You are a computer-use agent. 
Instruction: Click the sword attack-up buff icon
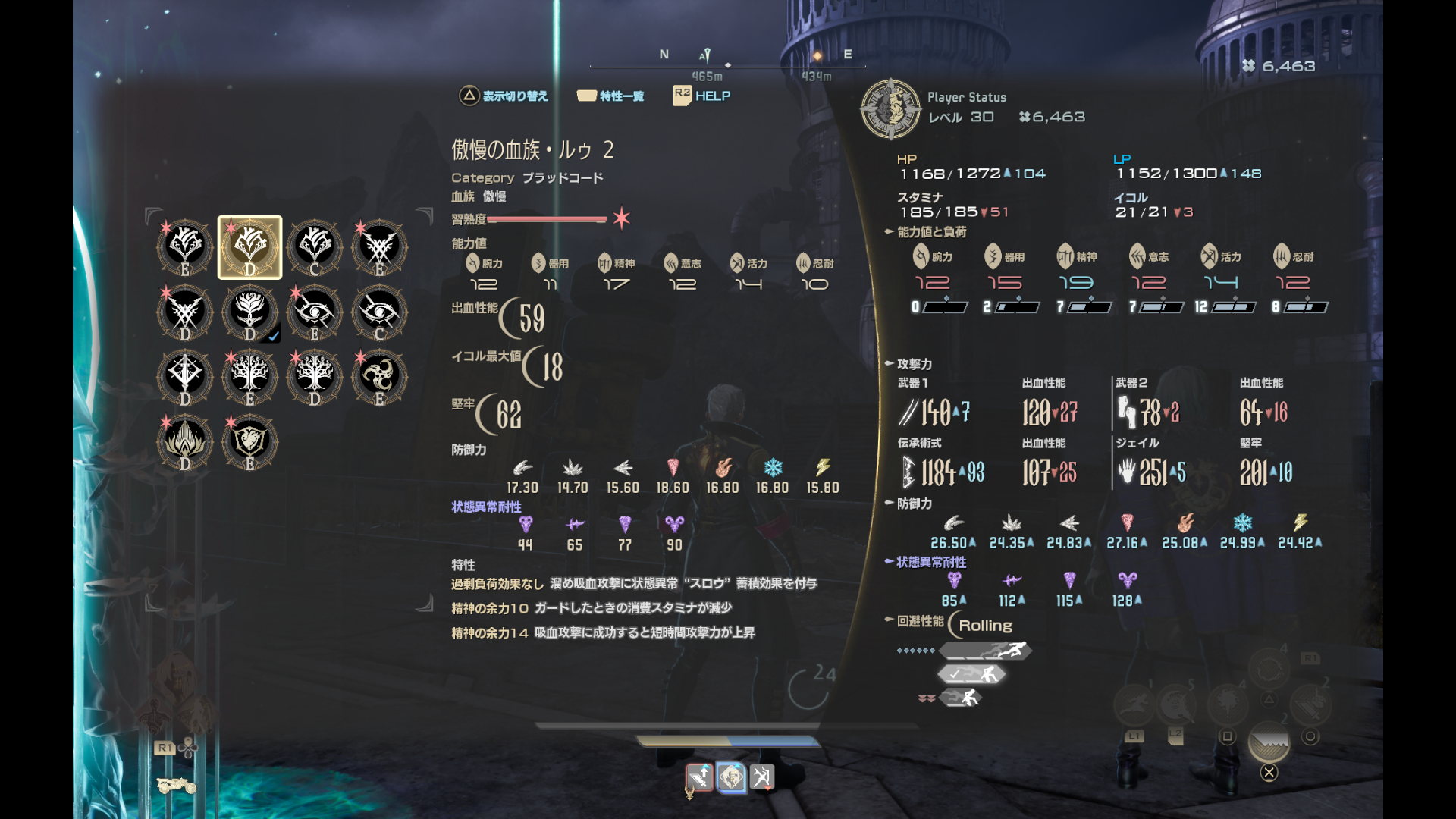(699, 777)
